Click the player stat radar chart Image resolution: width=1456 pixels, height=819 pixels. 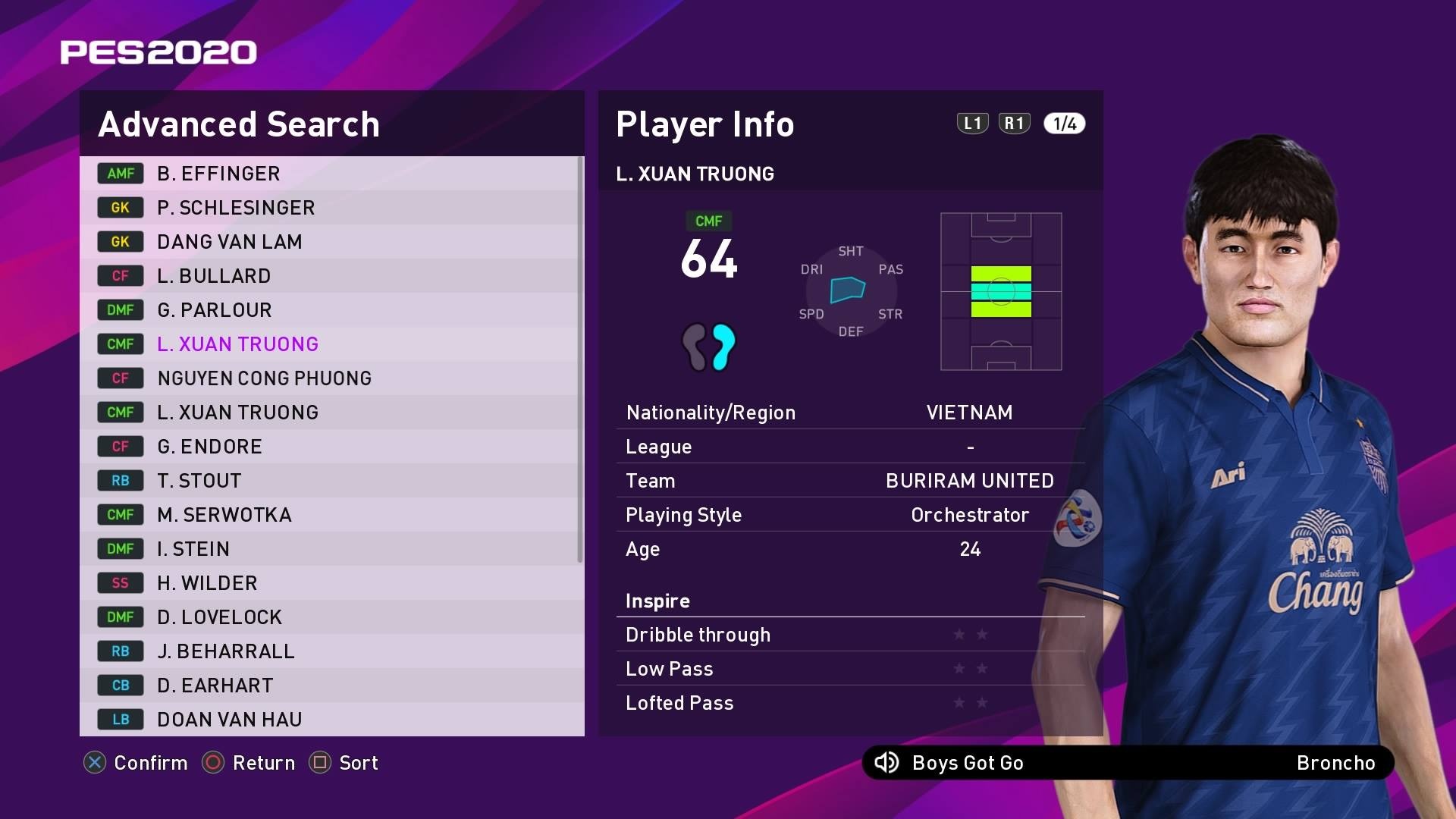coord(849,290)
